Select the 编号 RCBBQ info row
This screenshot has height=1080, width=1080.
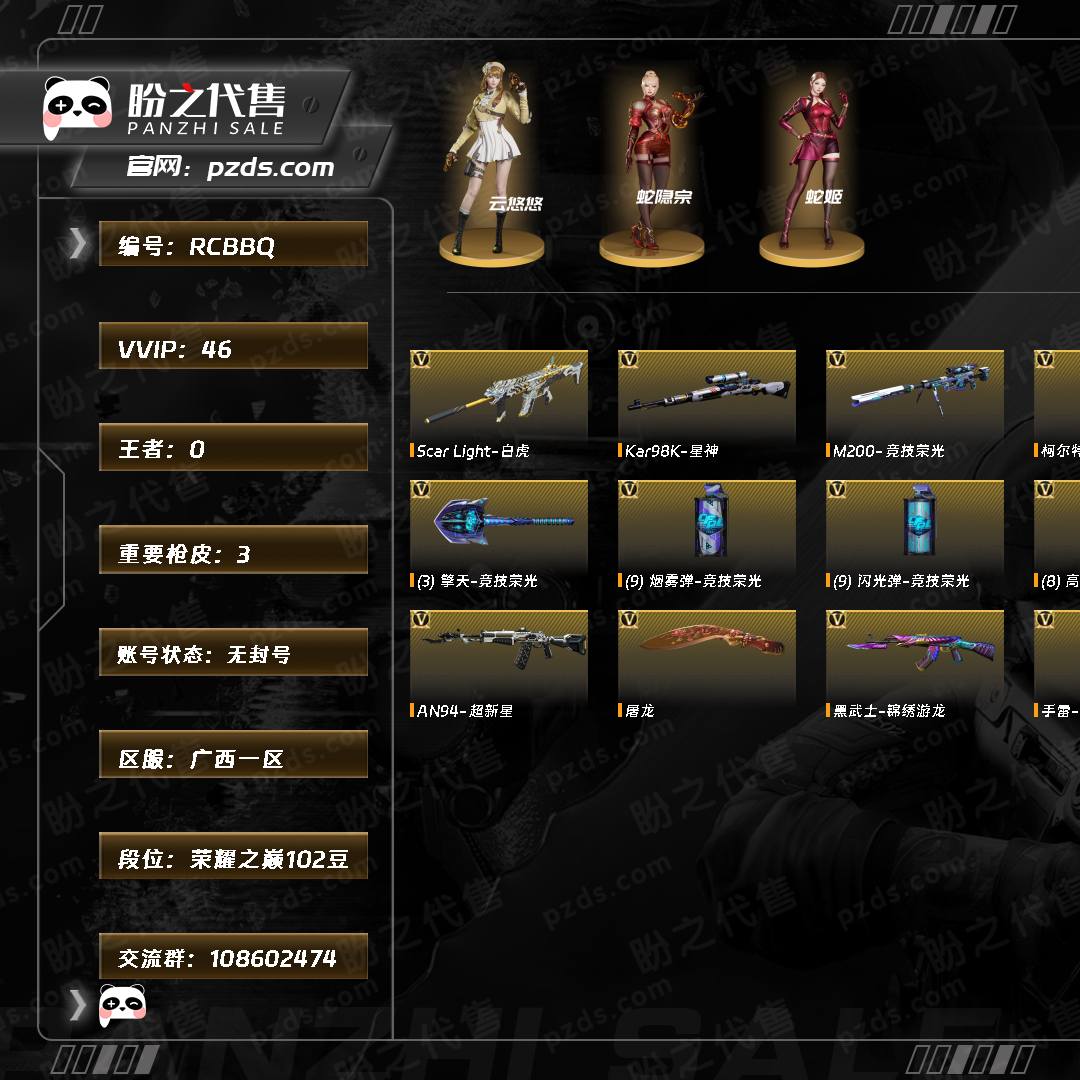[233, 245]
